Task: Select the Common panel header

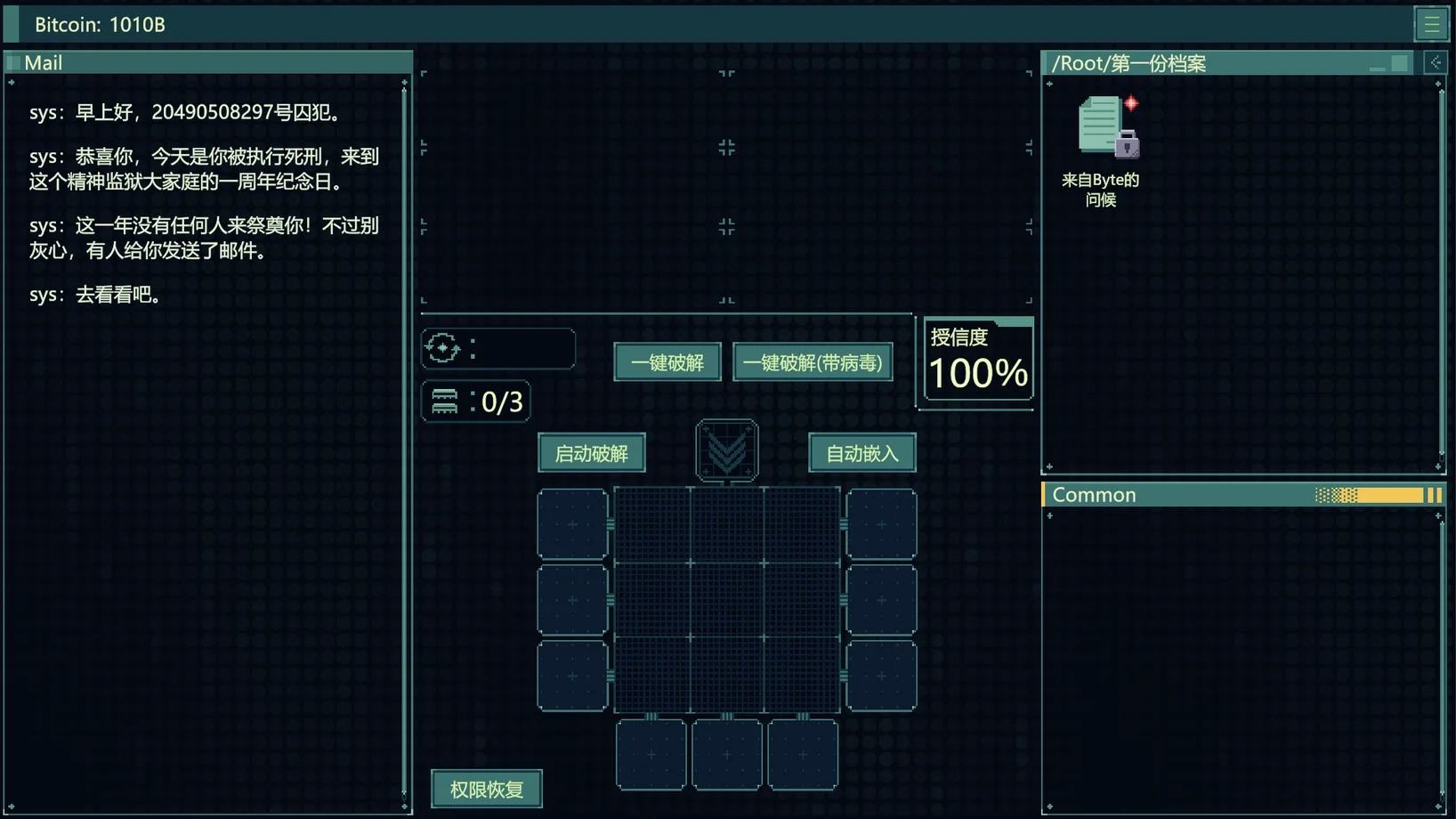Action: point(1175,495)
